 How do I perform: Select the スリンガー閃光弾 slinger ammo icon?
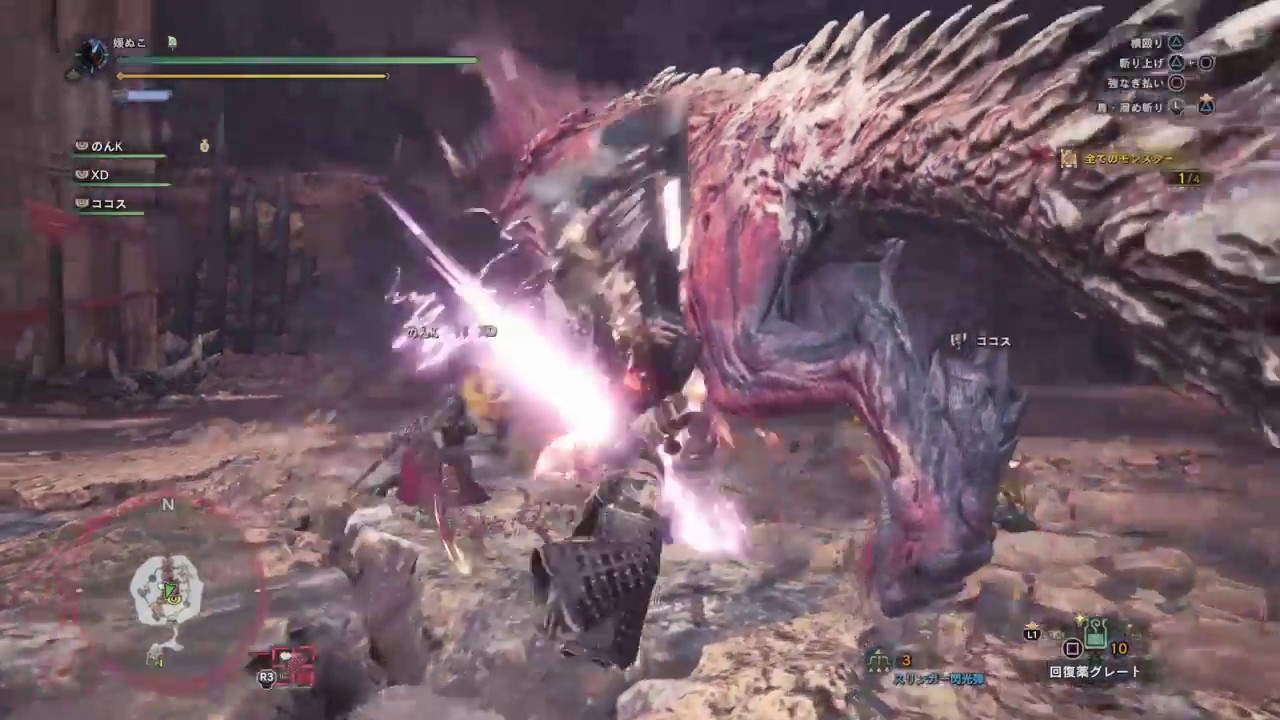[x=879, y=661]
